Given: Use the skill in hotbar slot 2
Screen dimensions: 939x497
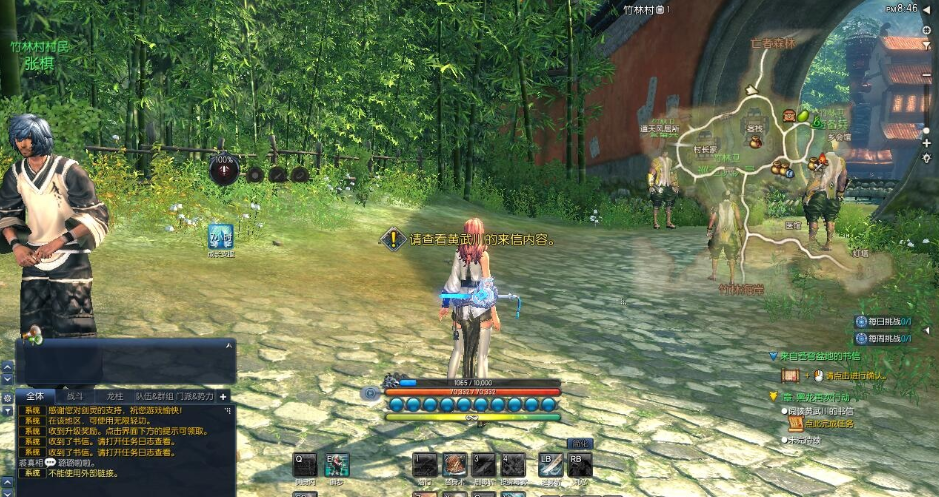Looking at the screenshot, I should (x=456, y=465).
